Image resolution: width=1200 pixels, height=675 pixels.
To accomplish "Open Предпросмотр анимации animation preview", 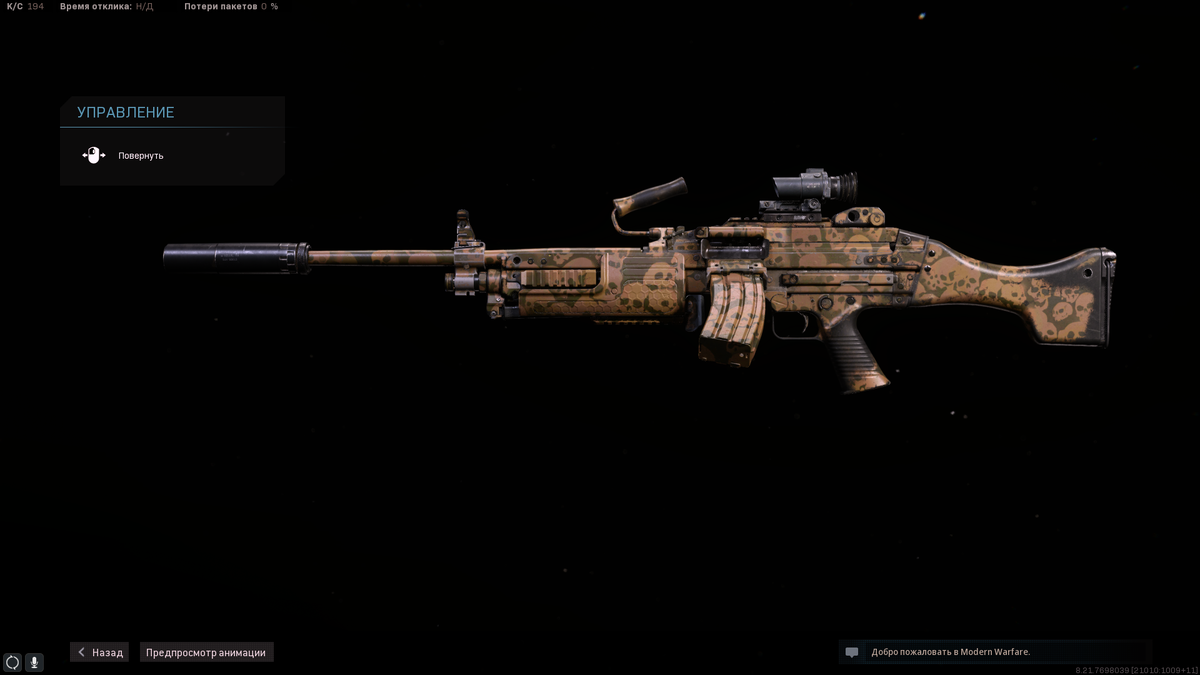I will click(x=206, y=652).
